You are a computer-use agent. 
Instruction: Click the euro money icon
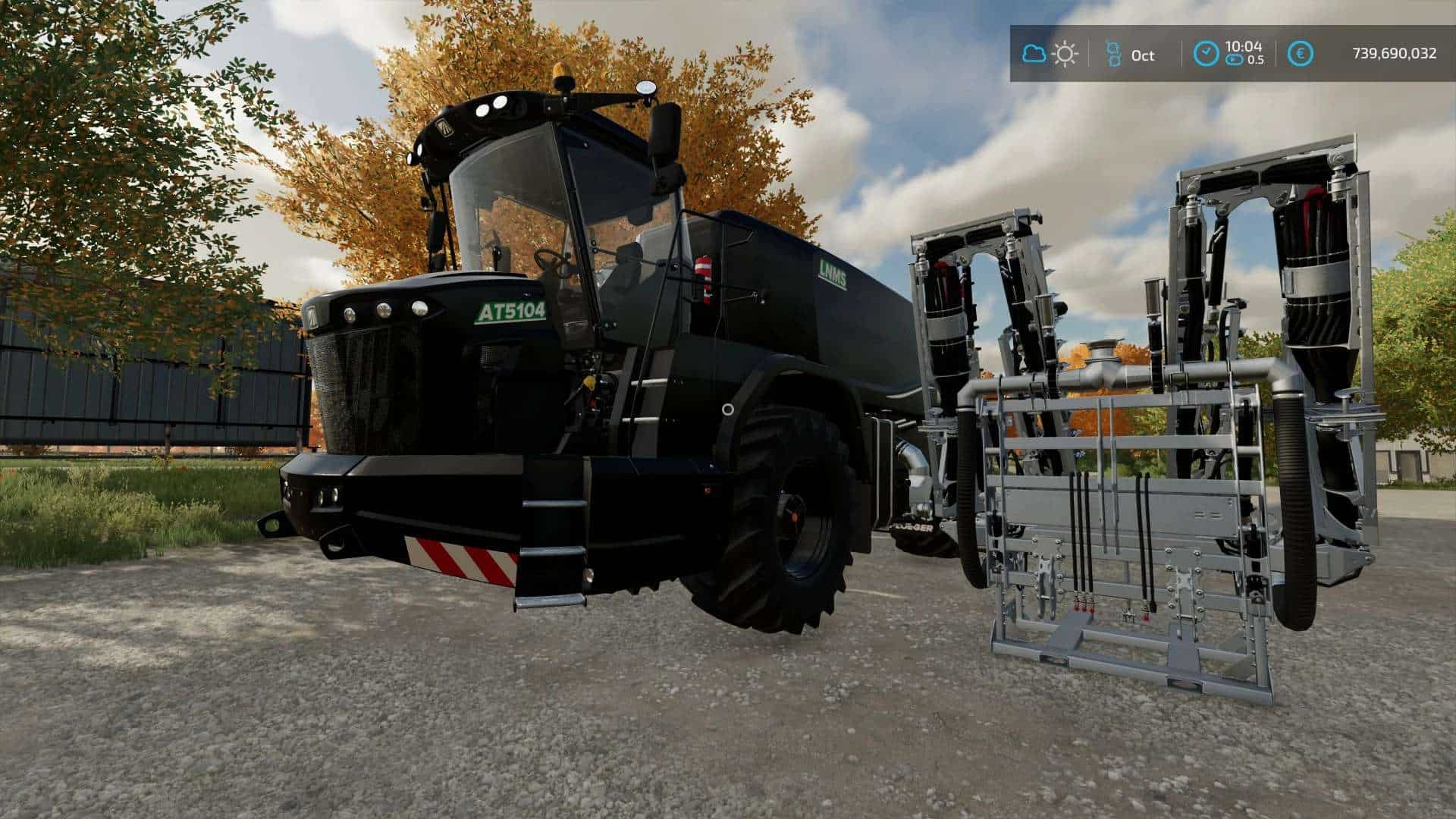1301,54
